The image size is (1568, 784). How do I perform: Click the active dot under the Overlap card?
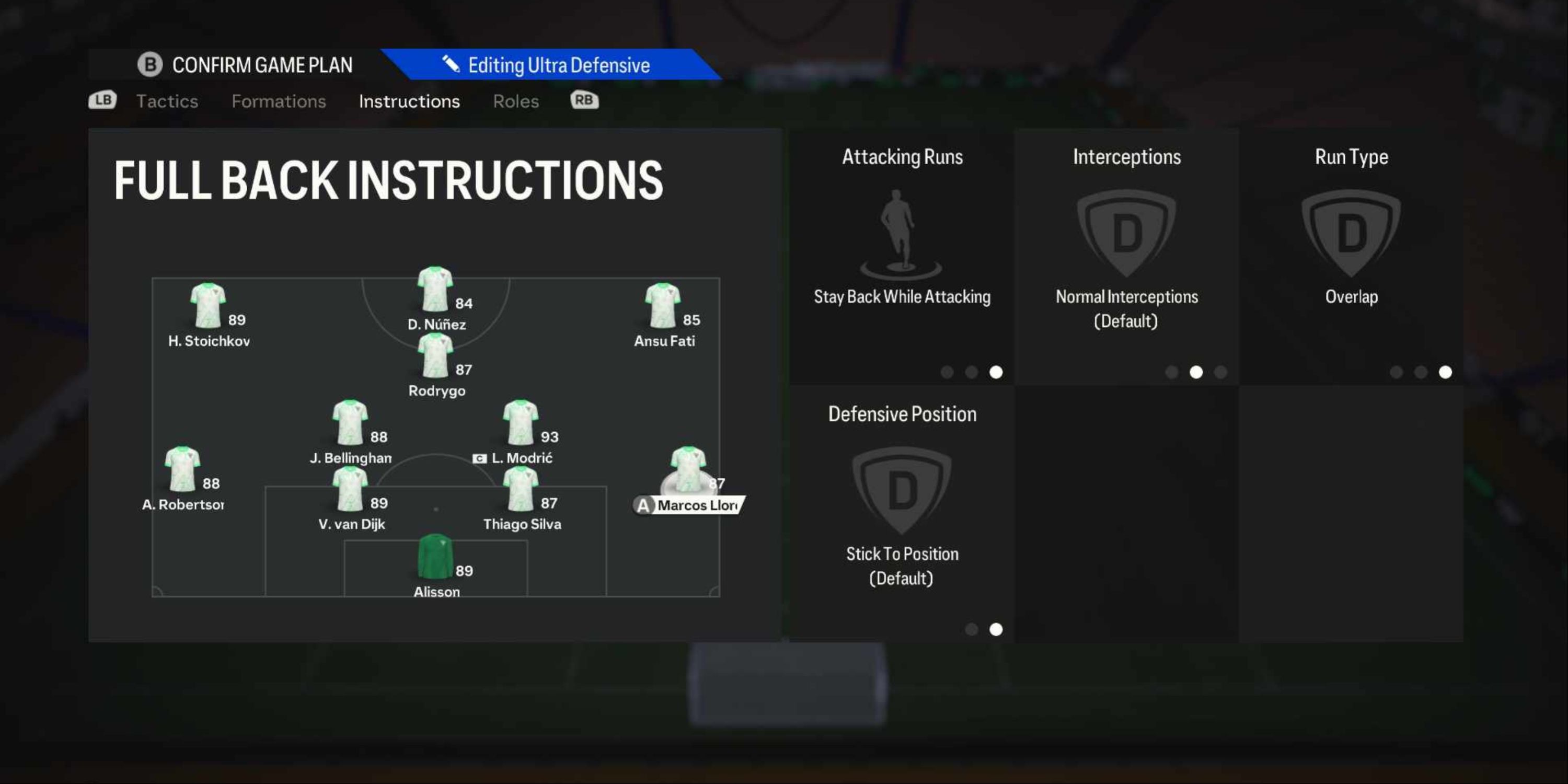tap(1445, 372)
